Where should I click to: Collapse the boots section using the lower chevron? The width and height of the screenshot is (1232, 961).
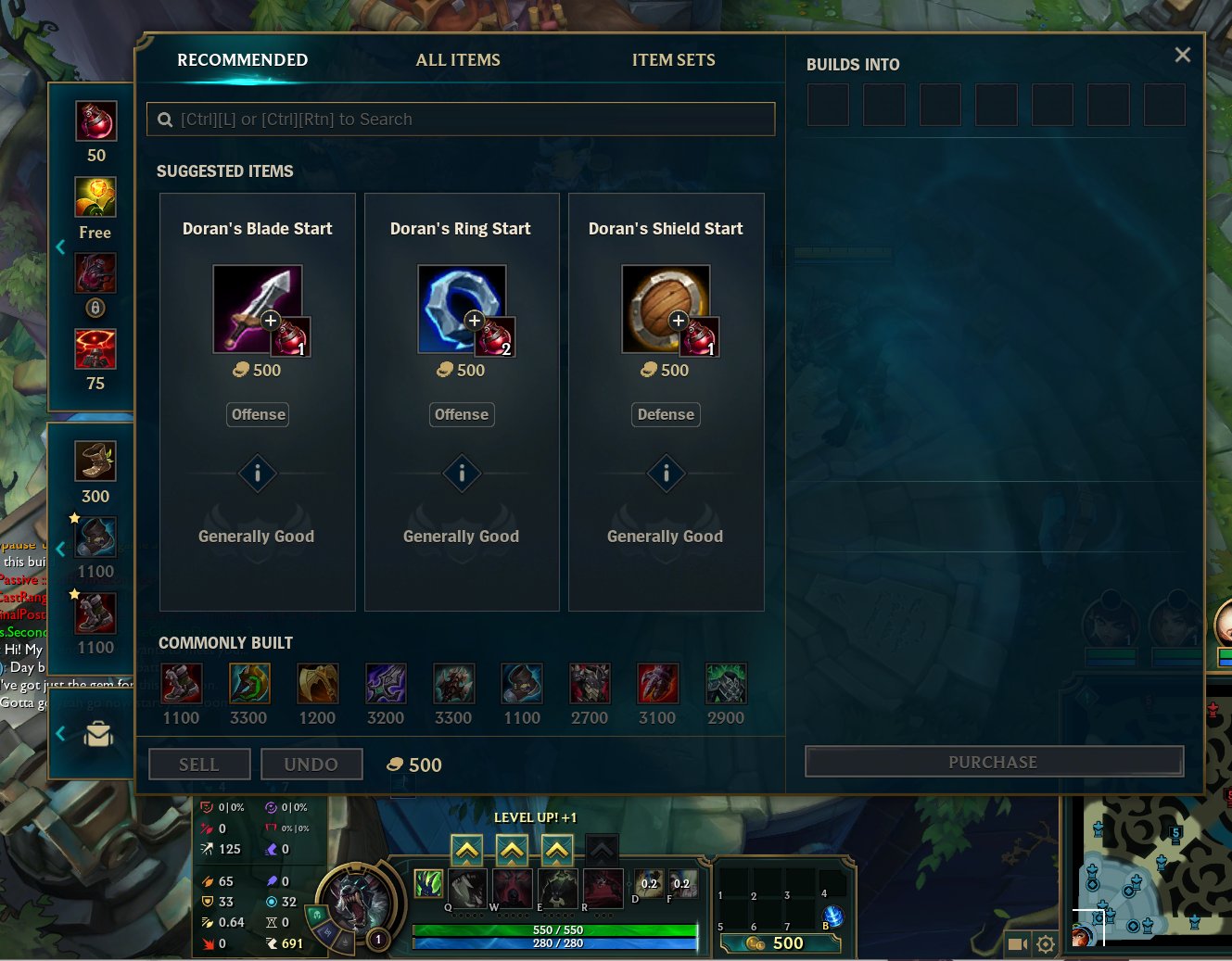pyautogui.click(x=61, y=549)
